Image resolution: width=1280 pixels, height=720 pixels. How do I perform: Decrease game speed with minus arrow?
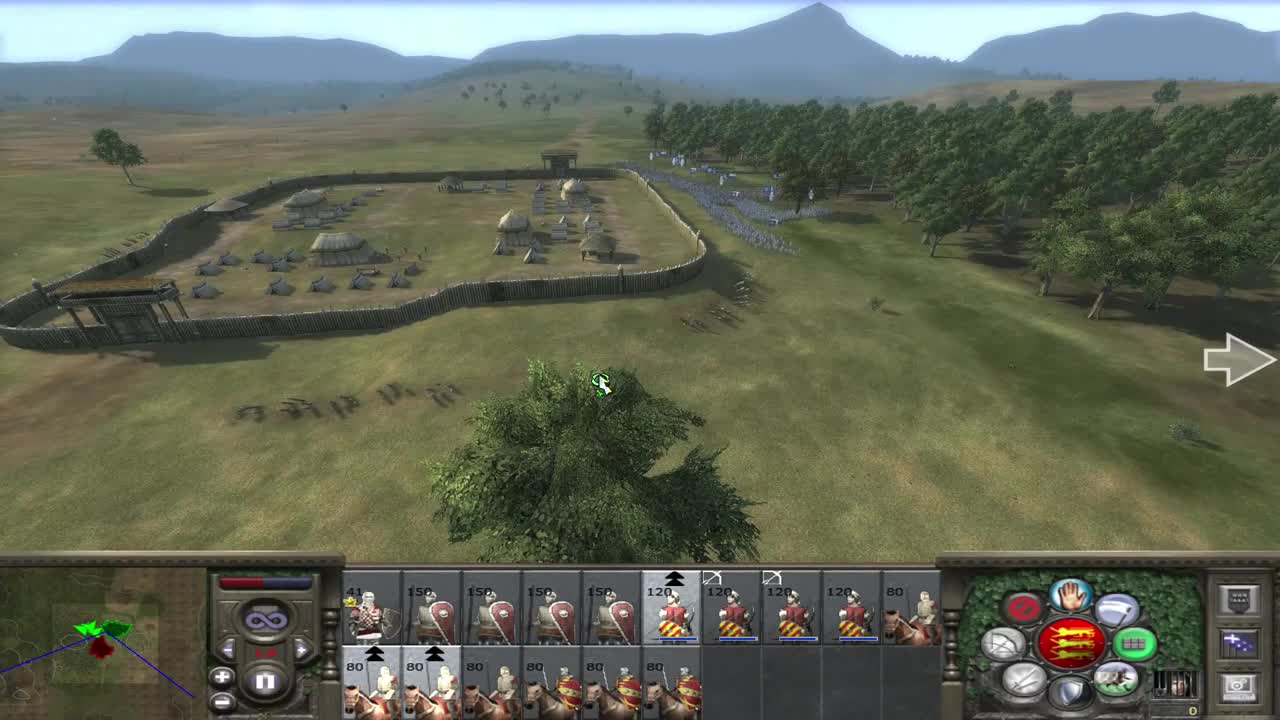[227, 649]
